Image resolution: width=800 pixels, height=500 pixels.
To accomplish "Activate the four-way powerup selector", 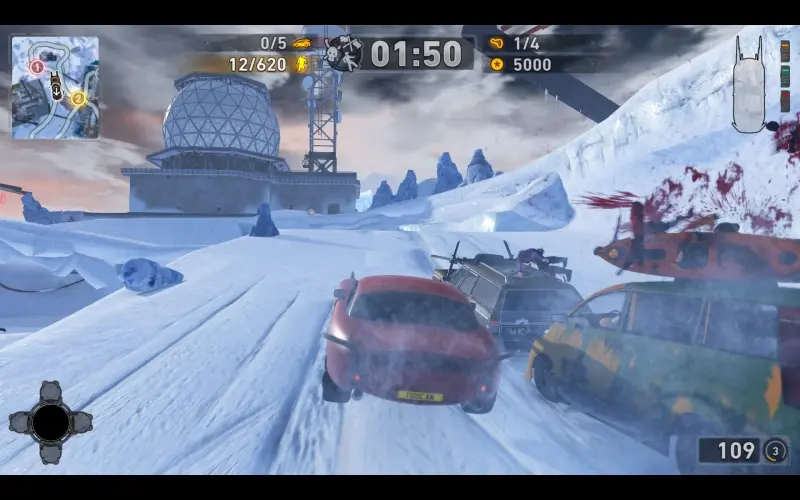I will tap(50, 422).
